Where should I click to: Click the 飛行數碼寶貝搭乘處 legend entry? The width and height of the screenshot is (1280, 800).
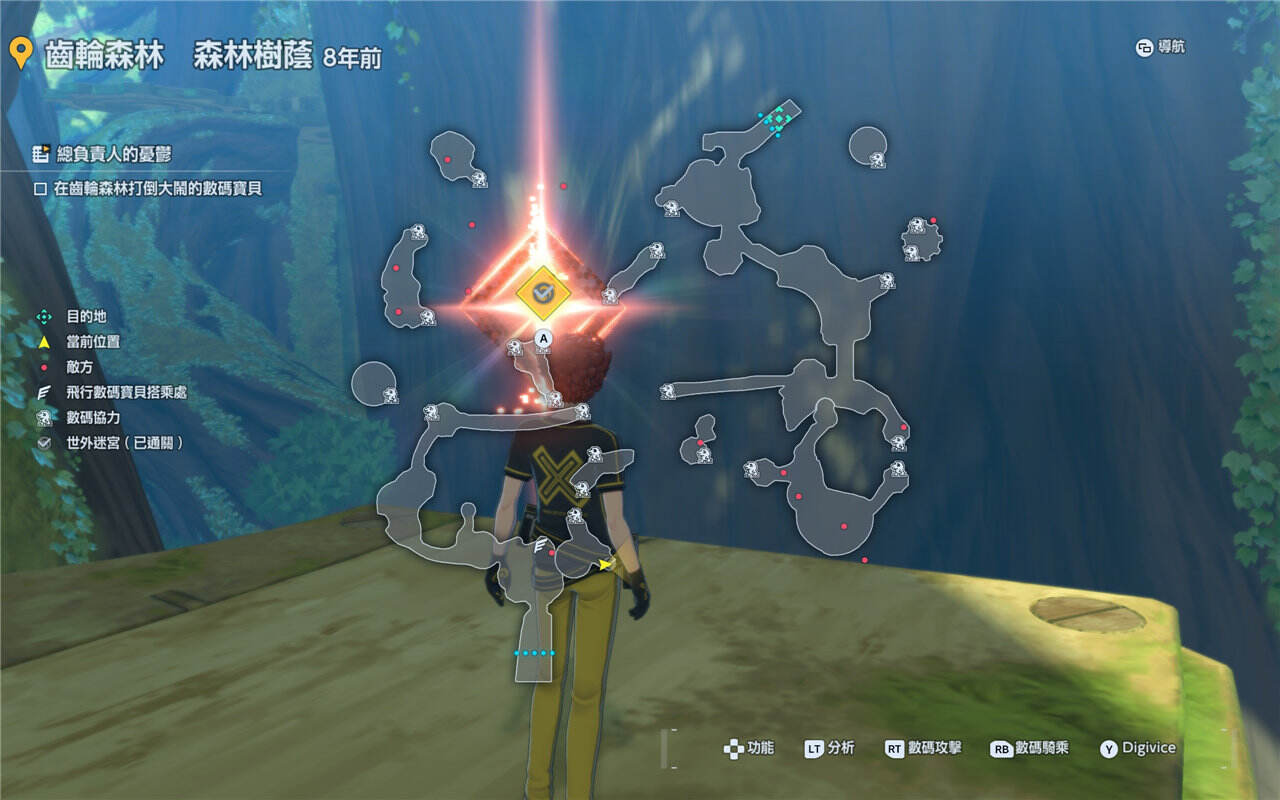[125, 392]
